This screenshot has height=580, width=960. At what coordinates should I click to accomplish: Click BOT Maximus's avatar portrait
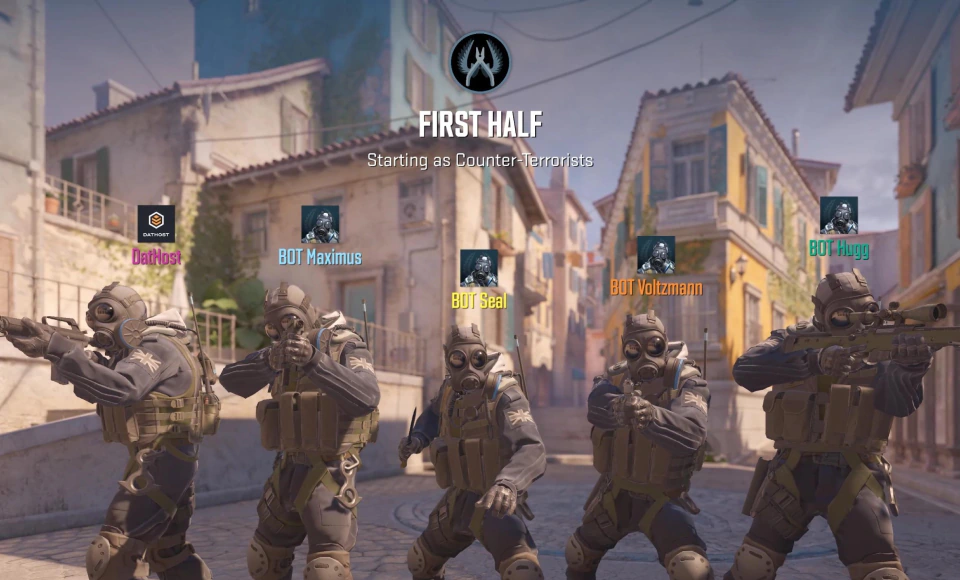tap(320, 224)
